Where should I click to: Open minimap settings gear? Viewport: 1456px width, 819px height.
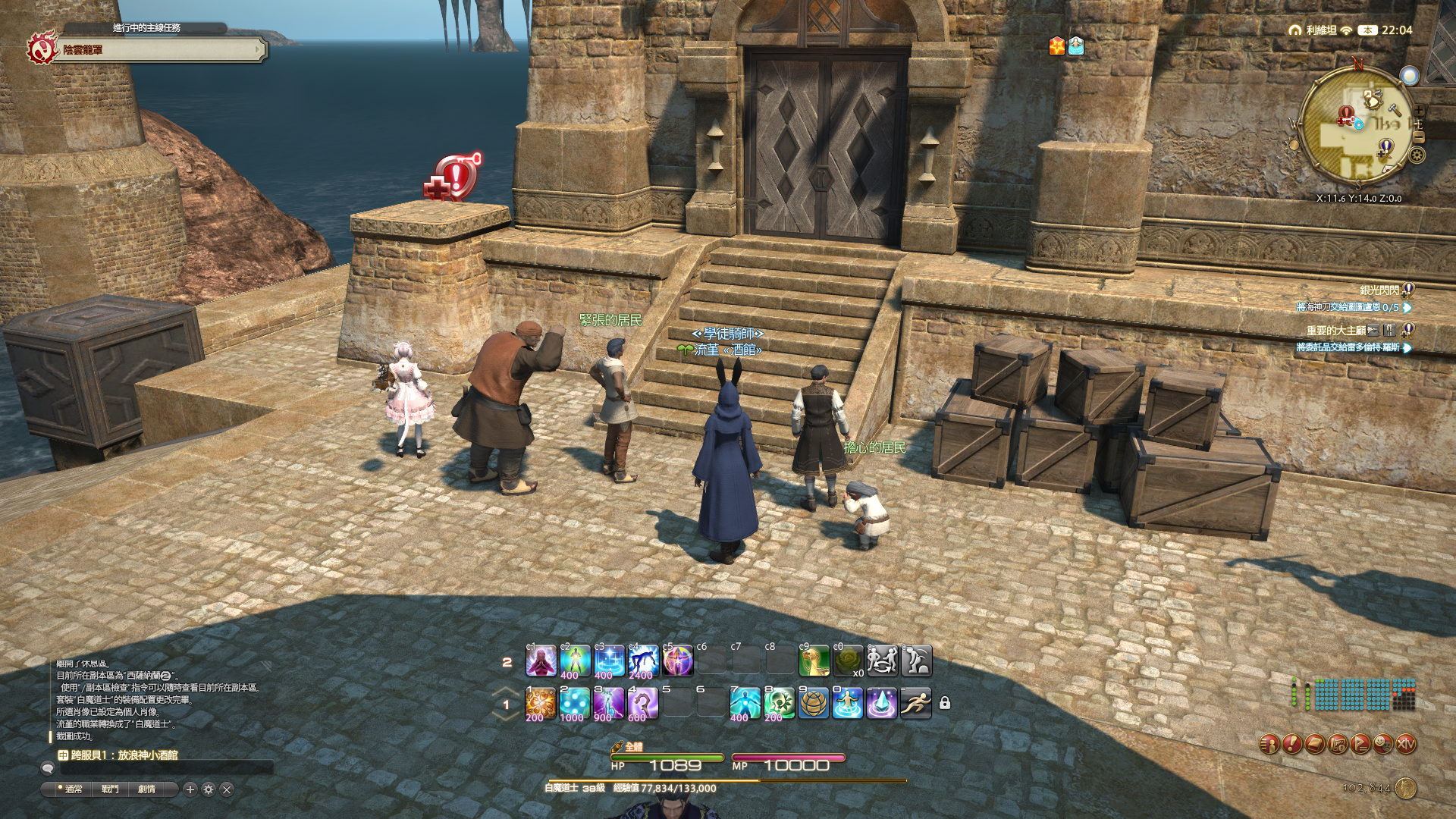coord(1417,155)
